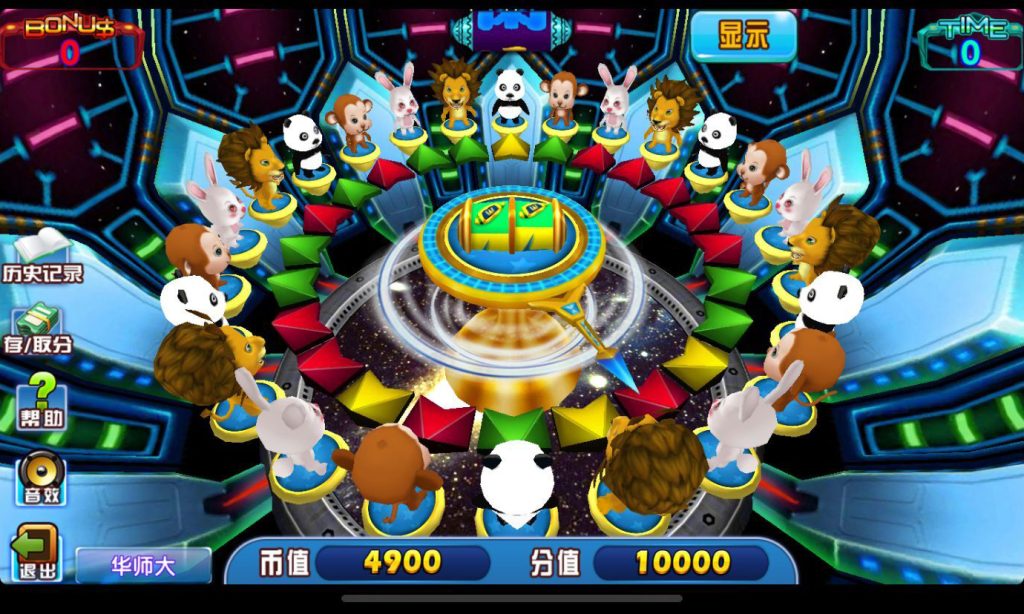Click the 显示 (show) button

(x=743, y=36)
